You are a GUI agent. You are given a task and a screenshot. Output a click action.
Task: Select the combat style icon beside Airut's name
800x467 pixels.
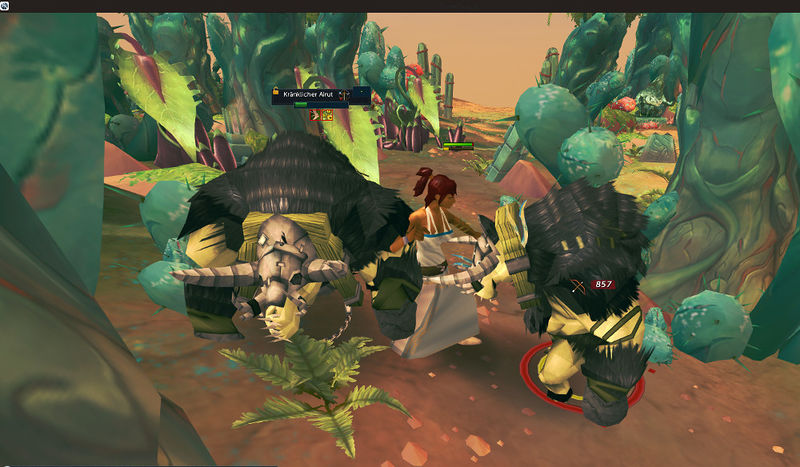point(343,95)
